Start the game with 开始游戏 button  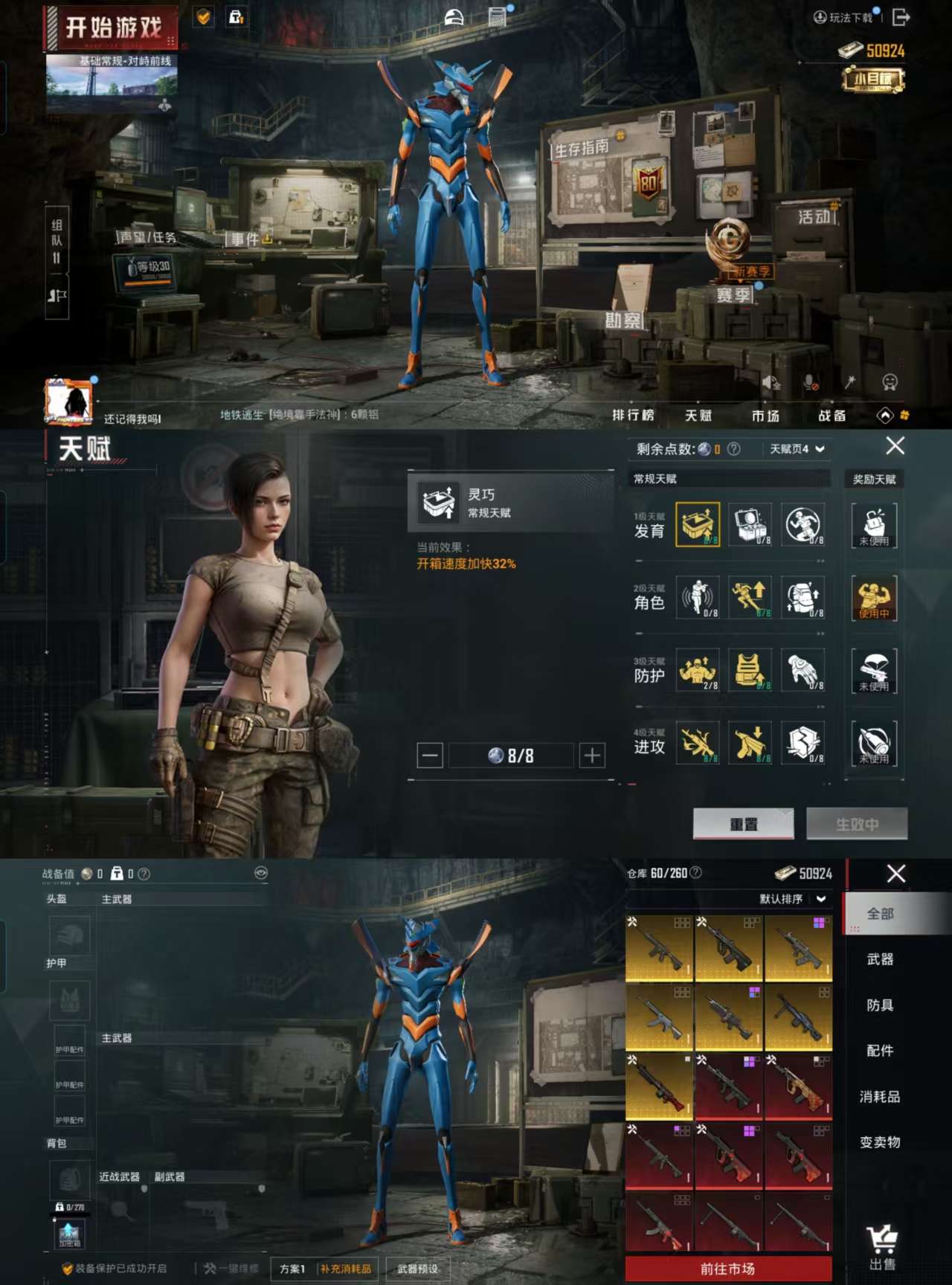click(112, 28)
